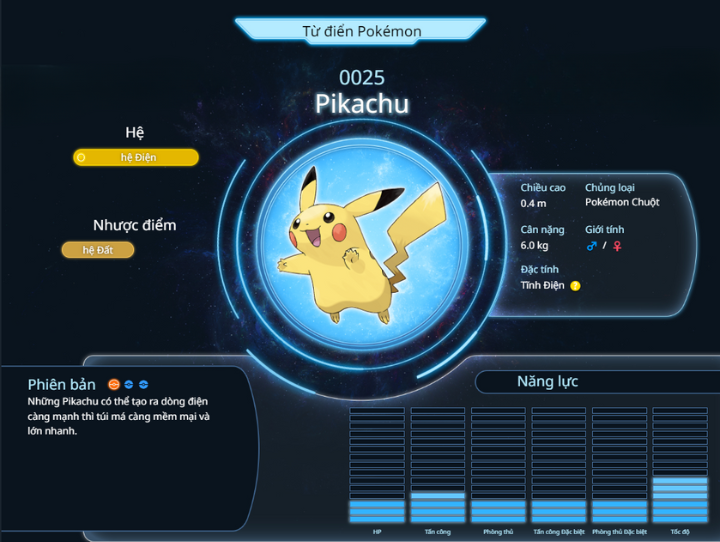Show the Tĩnh Điện ability help info
Image resolution: width=720 pixels, height=542 pixels.
tap(575, 286)
